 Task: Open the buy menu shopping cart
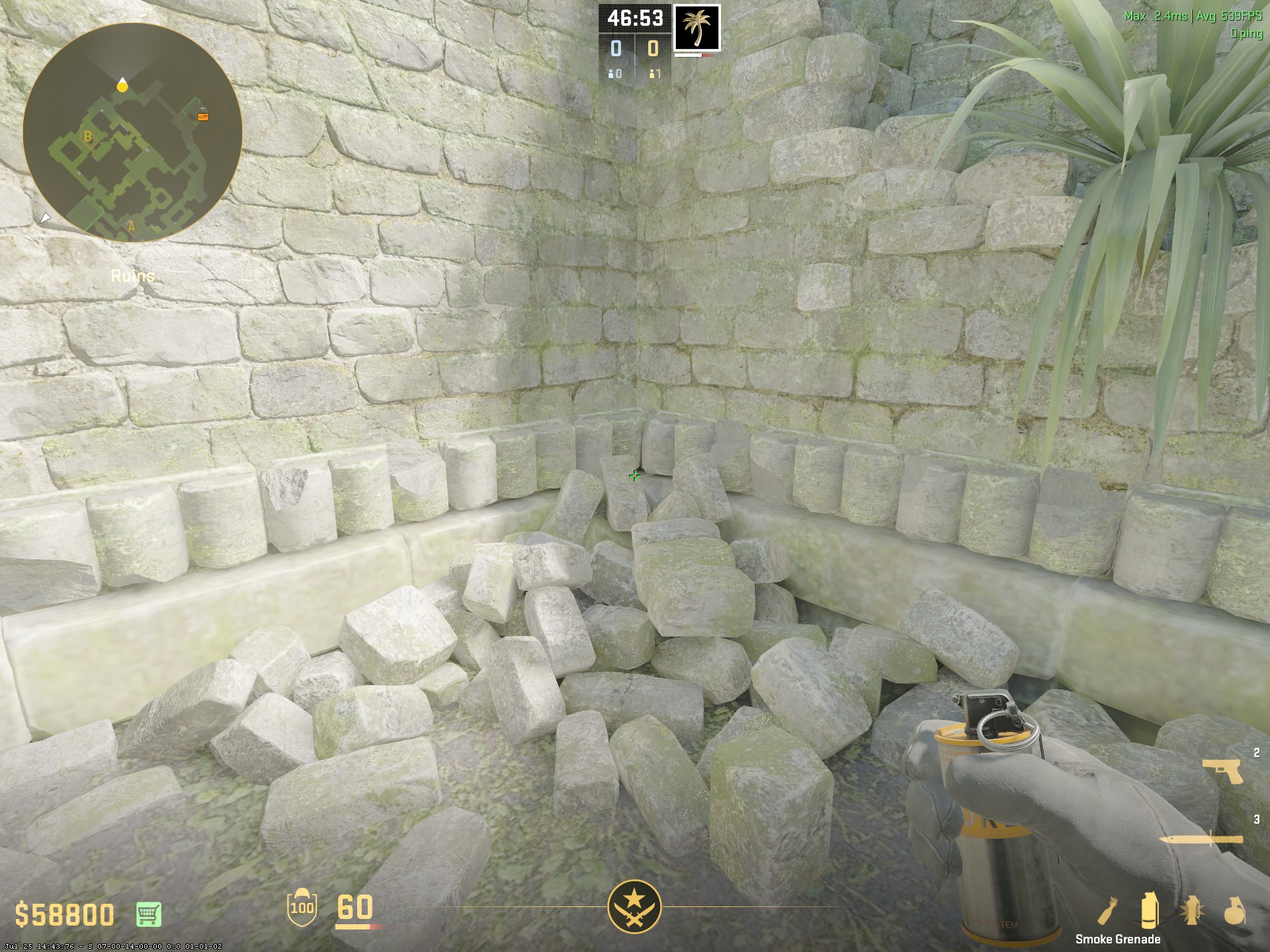[149, 914]
